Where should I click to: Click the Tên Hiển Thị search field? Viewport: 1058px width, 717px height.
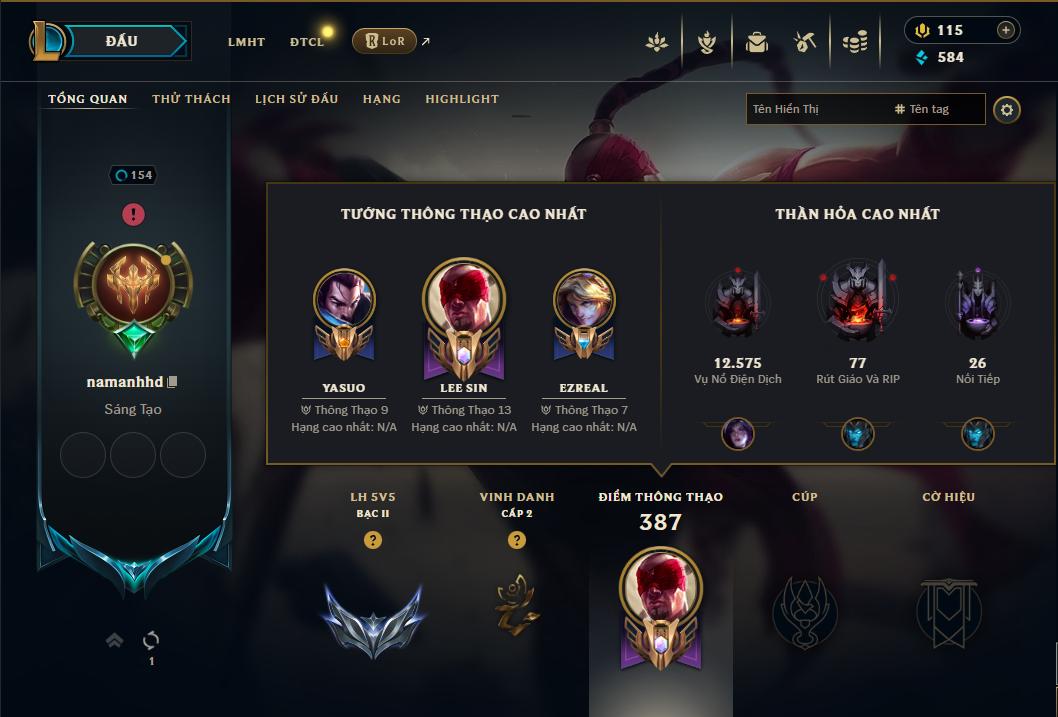click(x=817, y=109)
